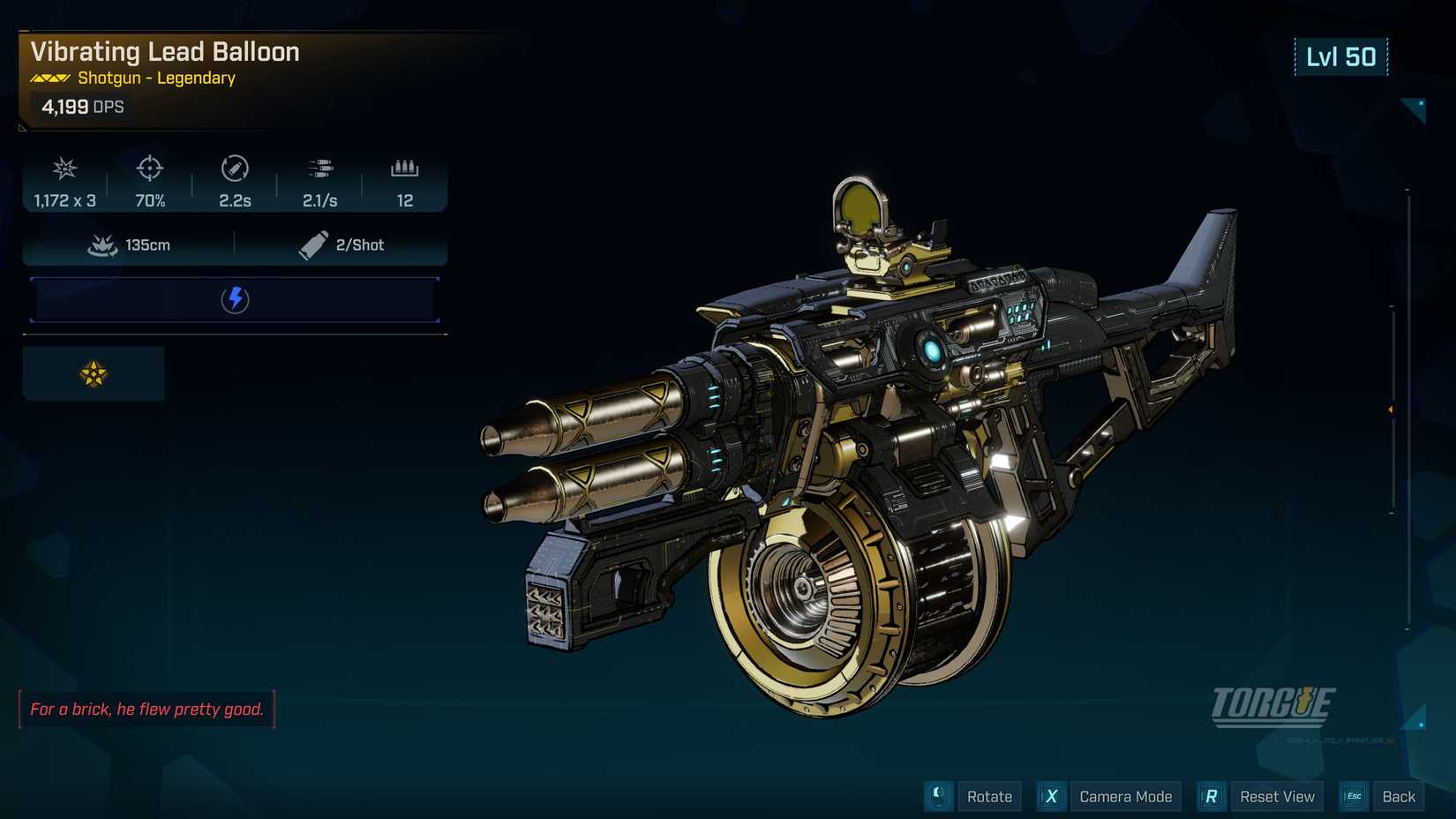Open the gold star legendary perk icon
Image resolution: width=1456 pixels, height=819 pixels.
click(x=94, y=374)
